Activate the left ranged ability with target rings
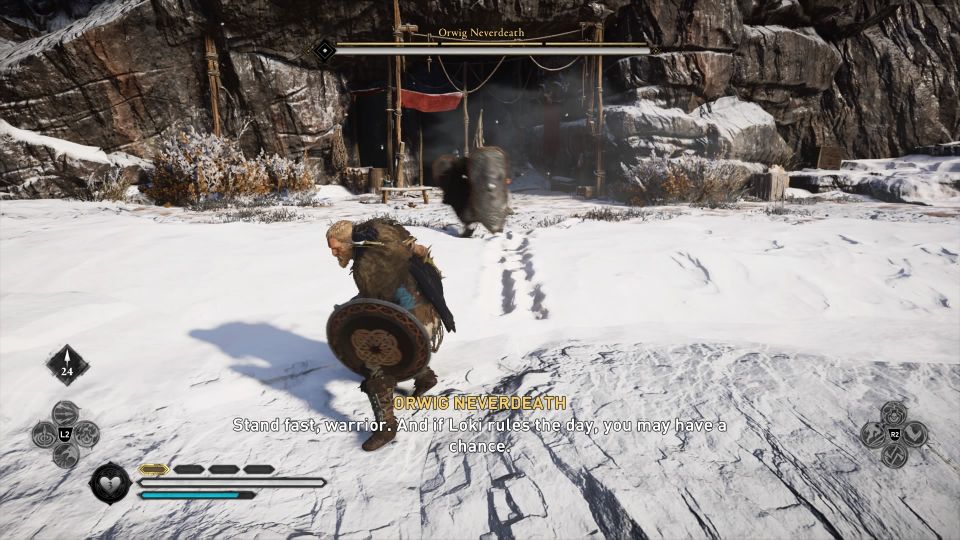The image size is (960, 540). [45, 435]
